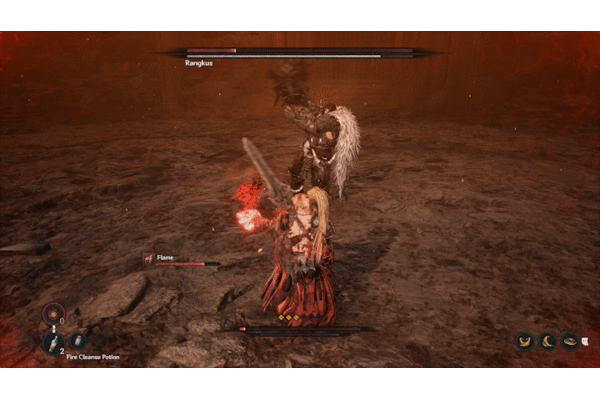600x400 pixels.
Task: Activate the crossed wings skill icon
Action: coord(524,341)
